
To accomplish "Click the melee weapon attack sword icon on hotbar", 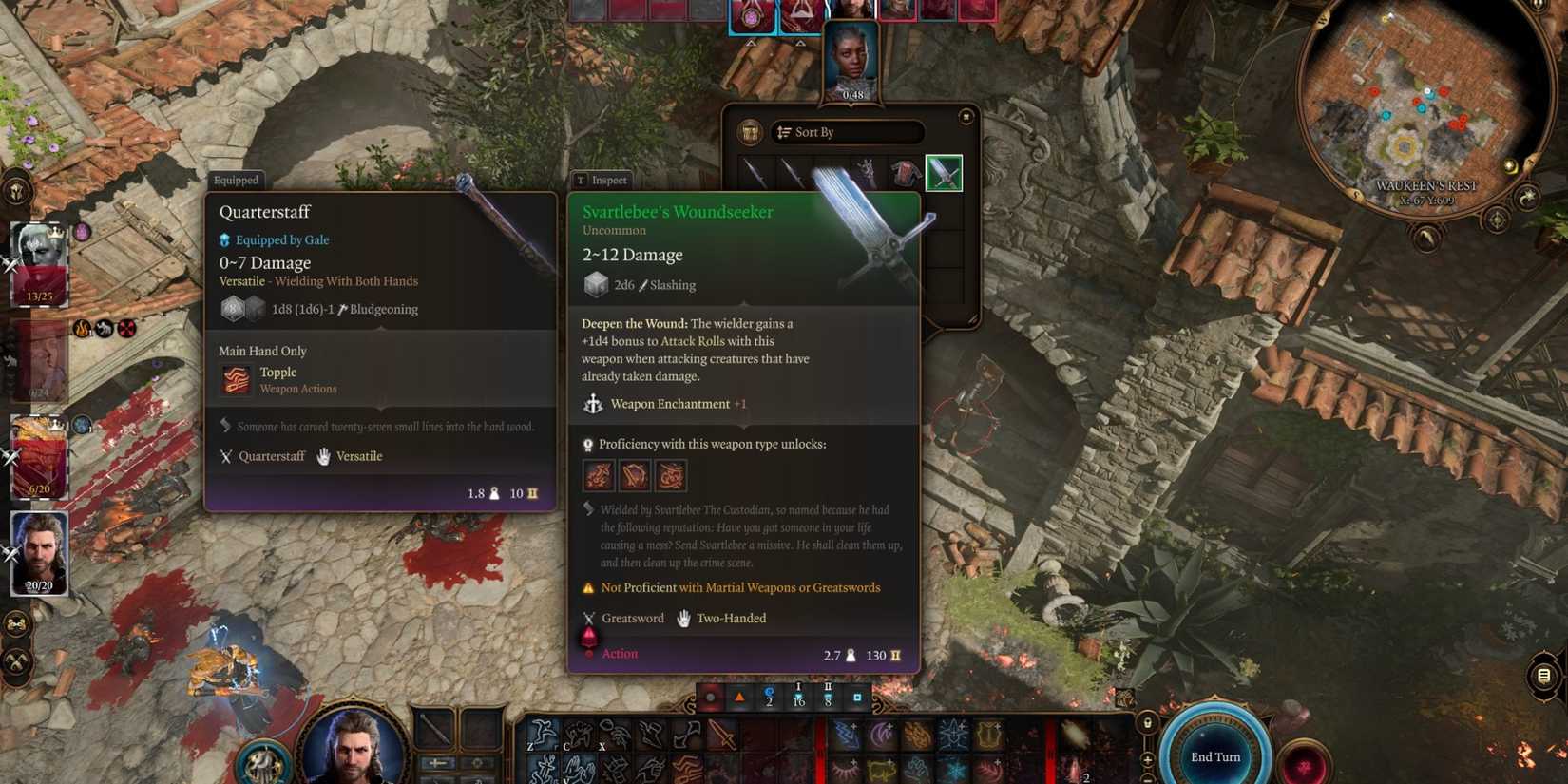I will click(721, 735).
